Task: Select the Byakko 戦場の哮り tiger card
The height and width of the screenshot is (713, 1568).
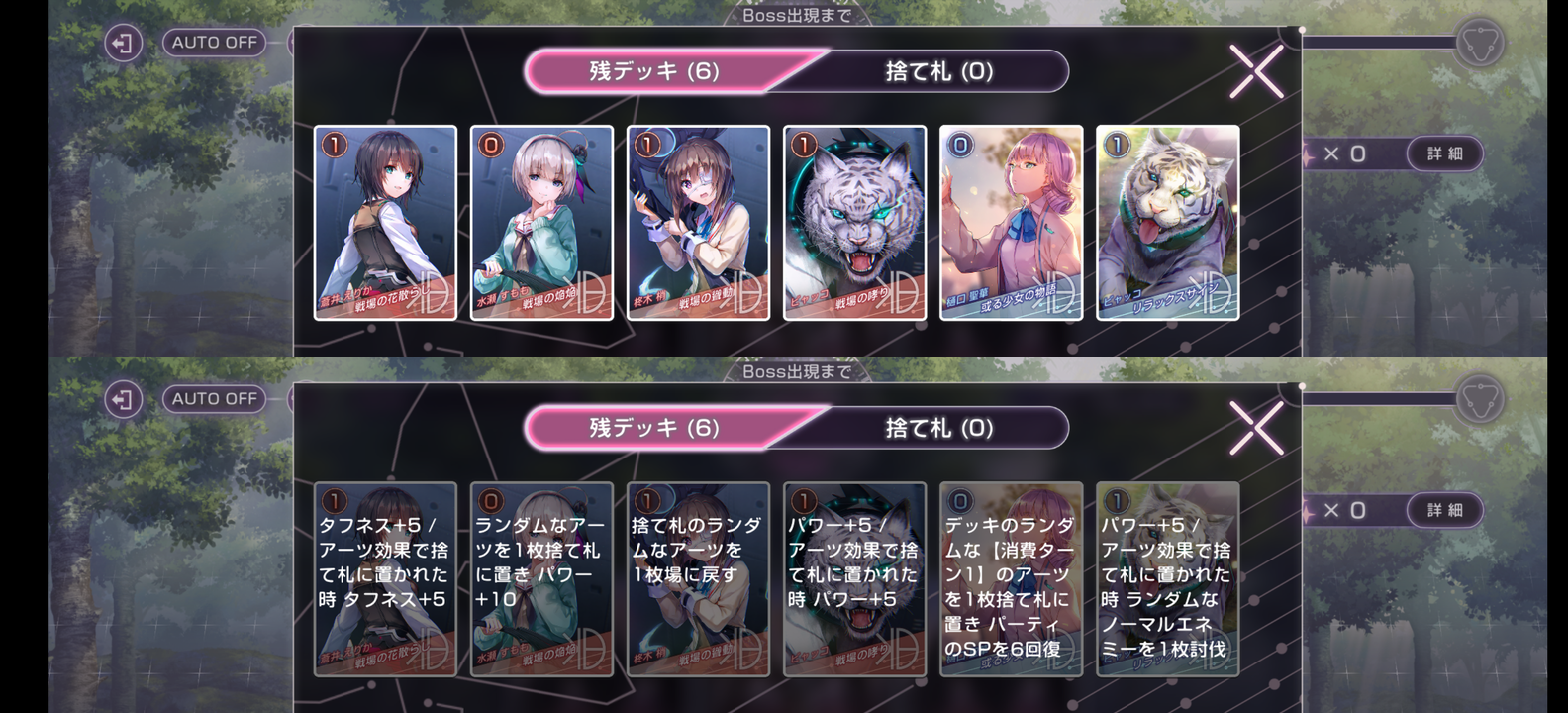Action: tap(857, 223)
